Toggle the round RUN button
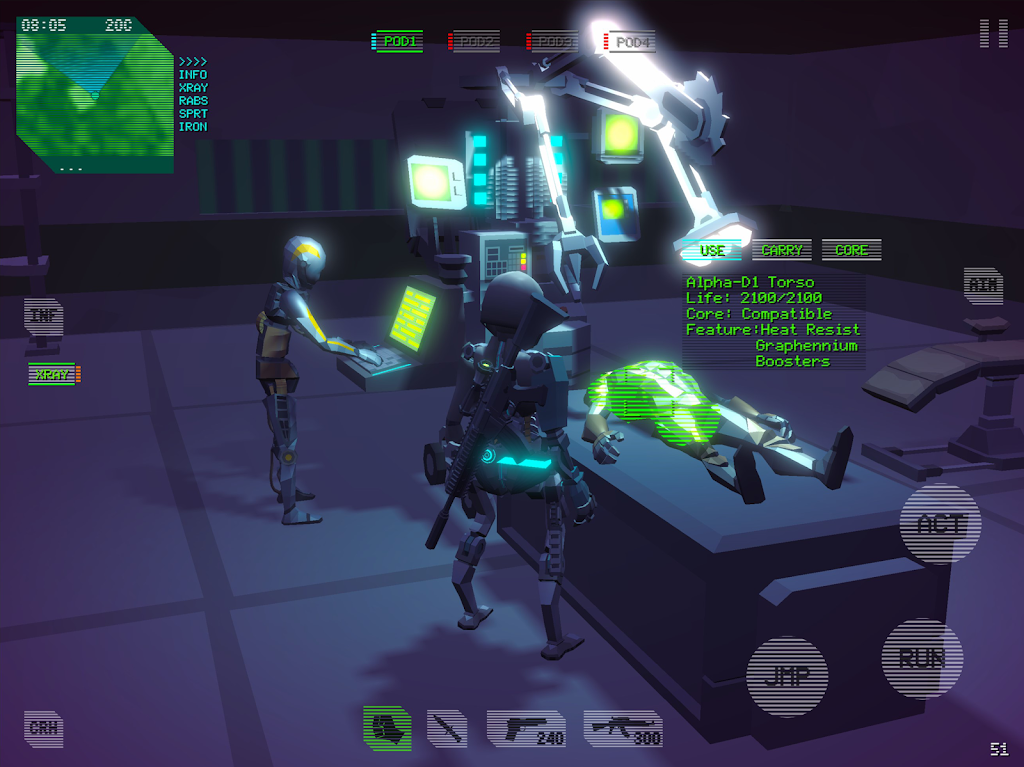The width and height of the screenshot is (1024, 767). click(922, 658)
